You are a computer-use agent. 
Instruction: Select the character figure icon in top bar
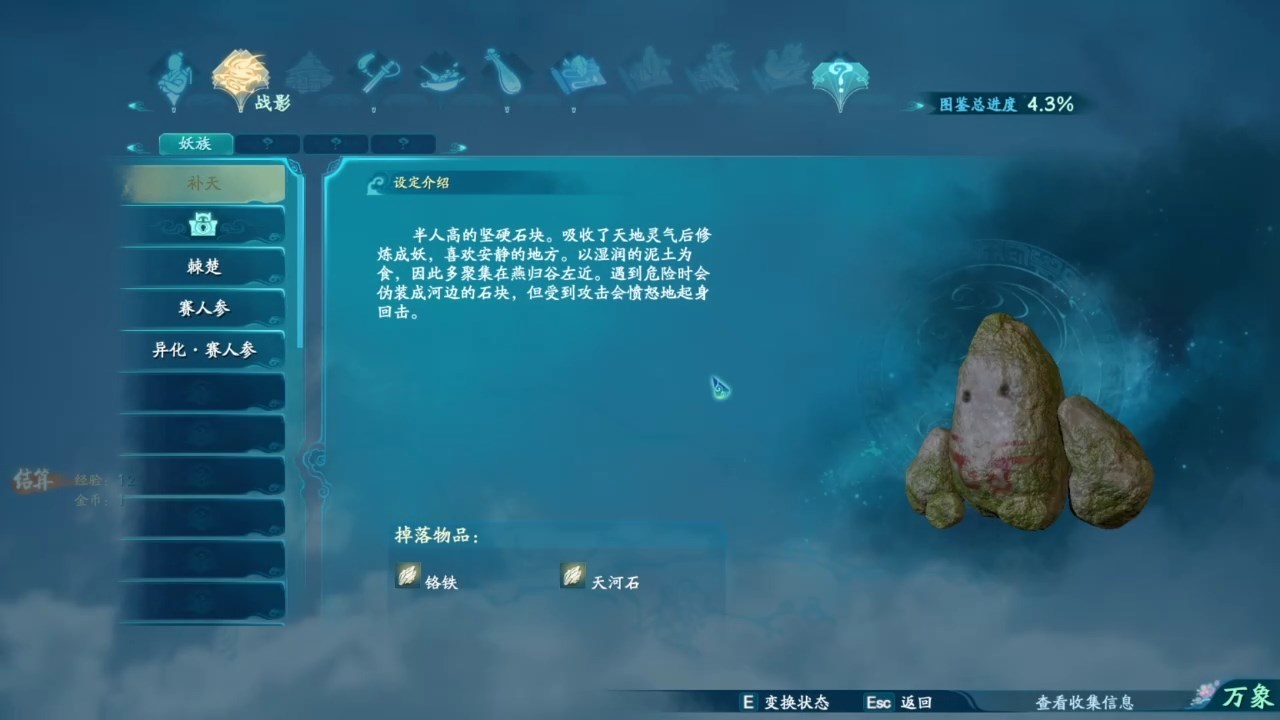173,75
